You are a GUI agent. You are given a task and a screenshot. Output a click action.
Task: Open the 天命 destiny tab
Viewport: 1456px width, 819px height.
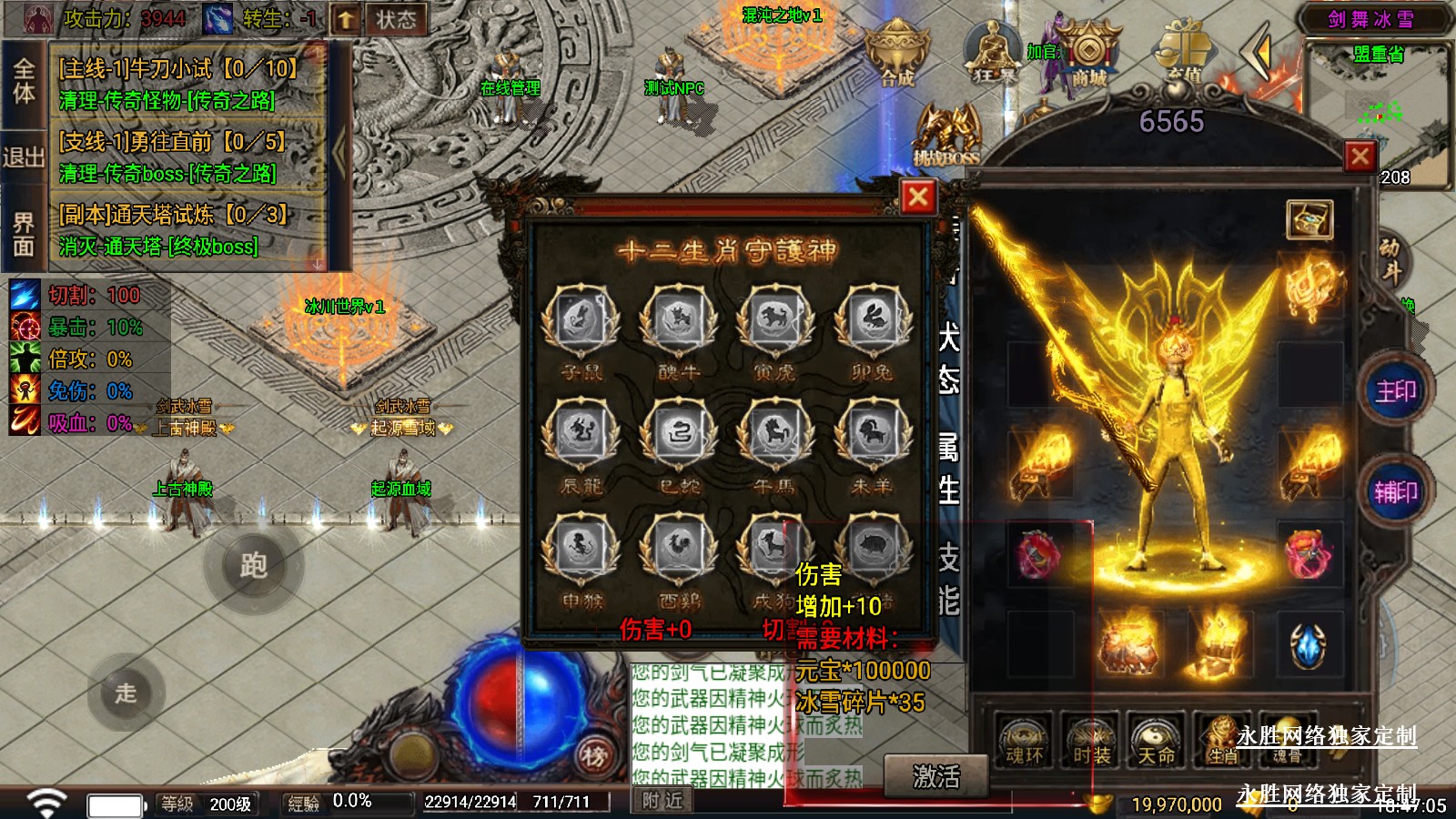click(x=1157, y=742)
